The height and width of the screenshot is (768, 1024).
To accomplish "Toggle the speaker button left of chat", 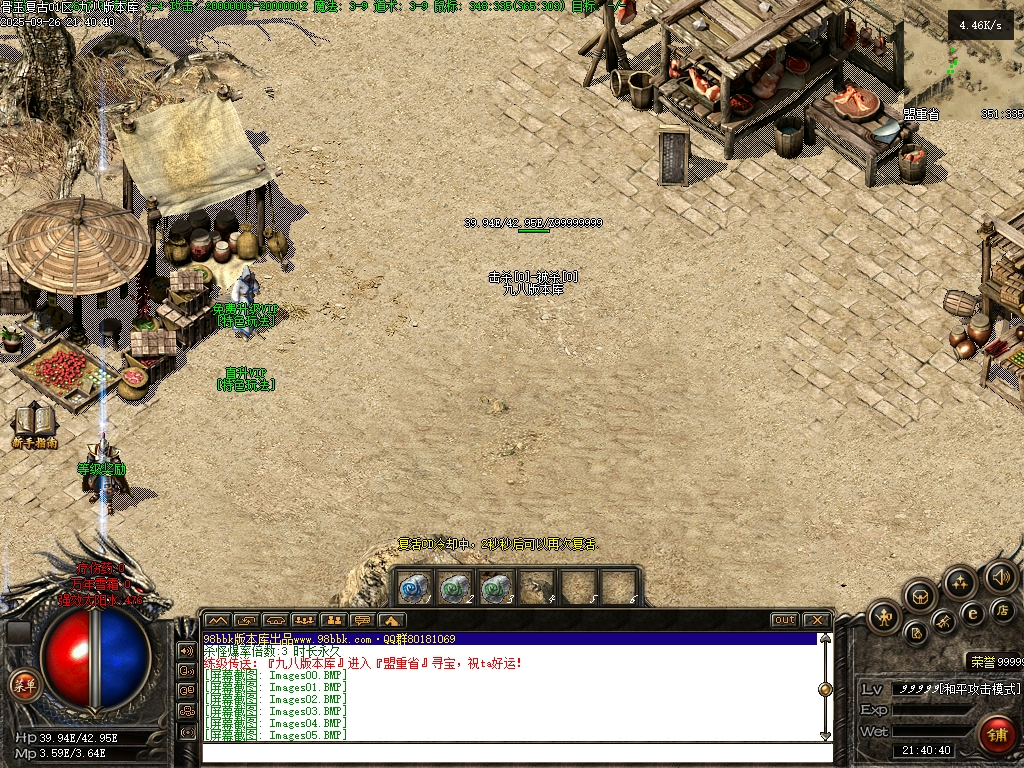I will click(186, 650).
